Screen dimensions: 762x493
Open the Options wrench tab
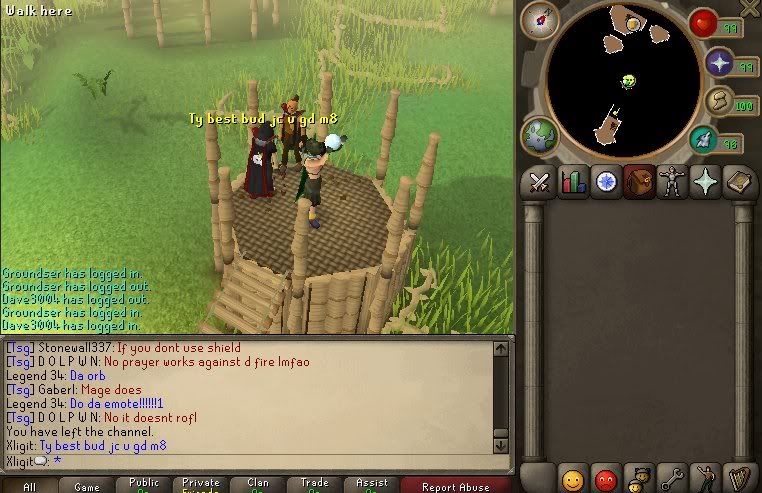pos(672,478)
